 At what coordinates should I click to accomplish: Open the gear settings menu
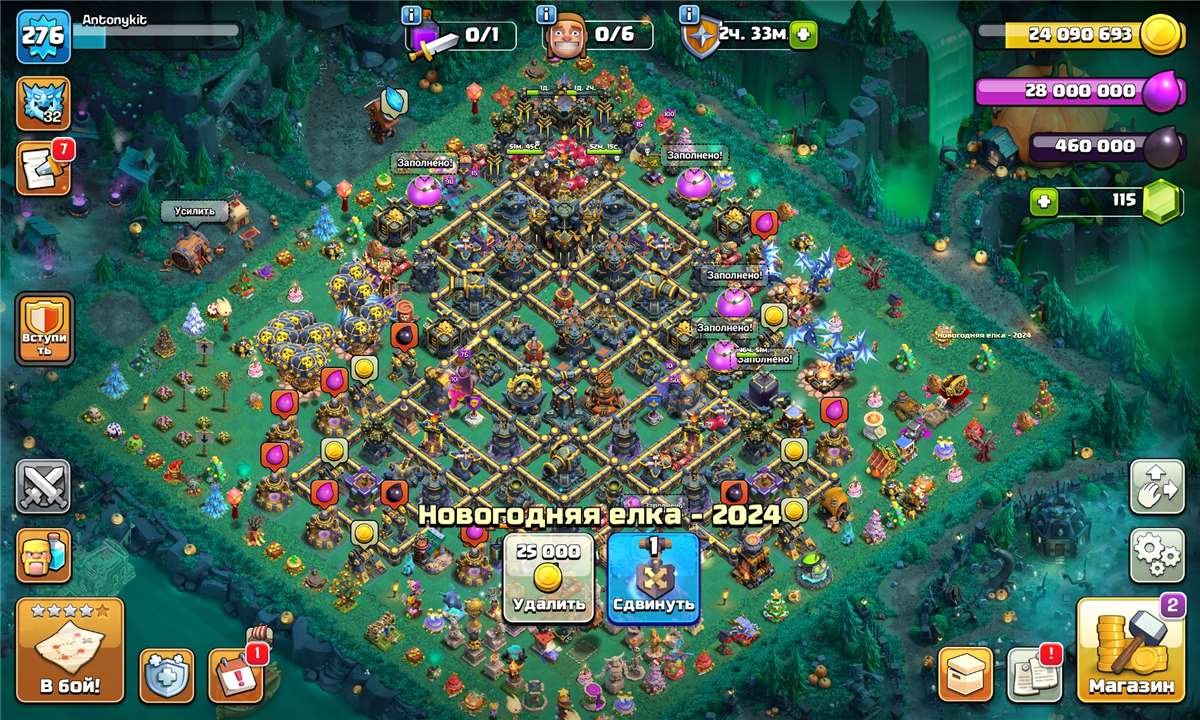[1157, 555]
